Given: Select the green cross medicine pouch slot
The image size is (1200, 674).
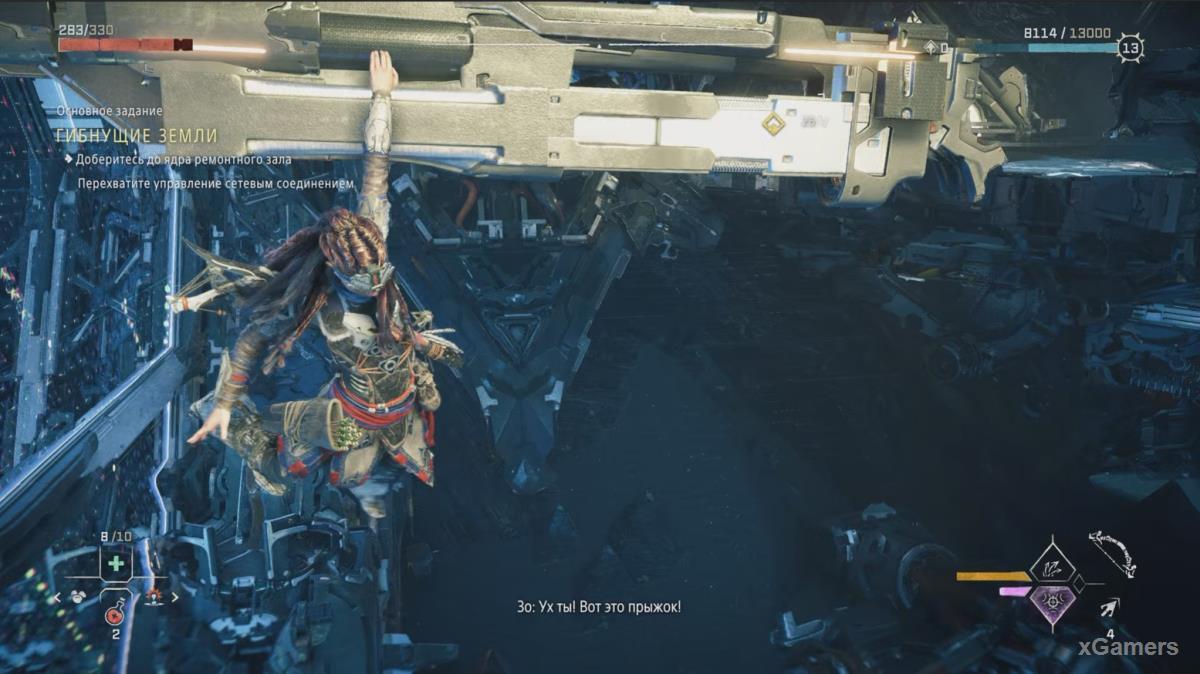Looking at the screenshot, I should pyautogui.click(x=117, y=563).
